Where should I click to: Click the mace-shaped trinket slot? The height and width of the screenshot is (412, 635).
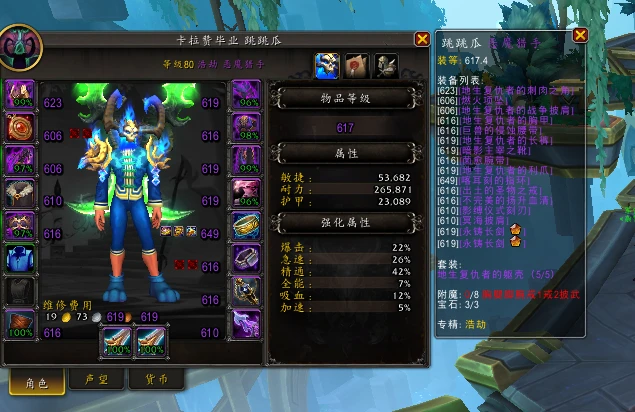point(246,291)
